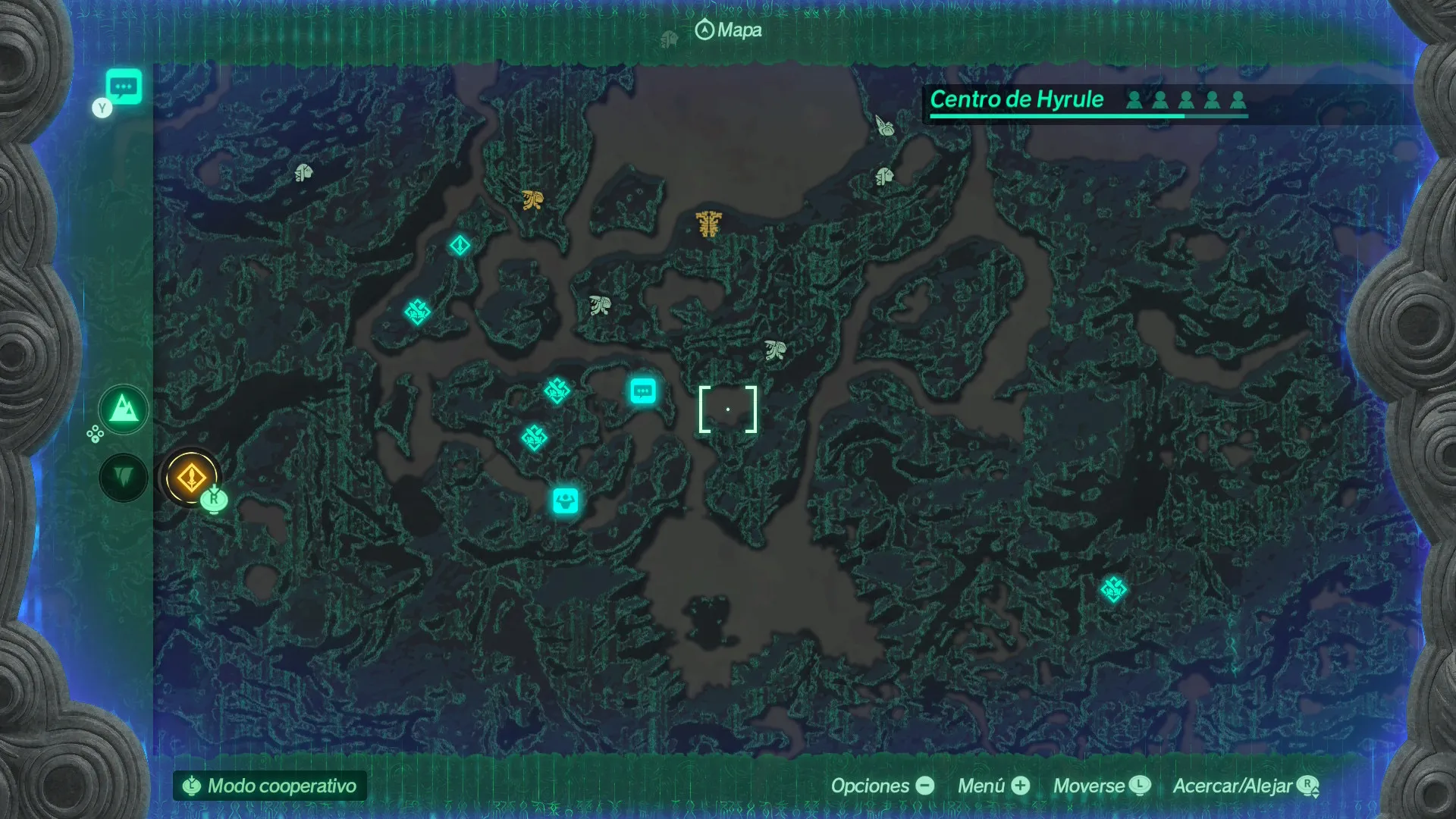The image size is (1456, 819).
Task: Select the cyan diamond sword map marker
Action: 460,245
